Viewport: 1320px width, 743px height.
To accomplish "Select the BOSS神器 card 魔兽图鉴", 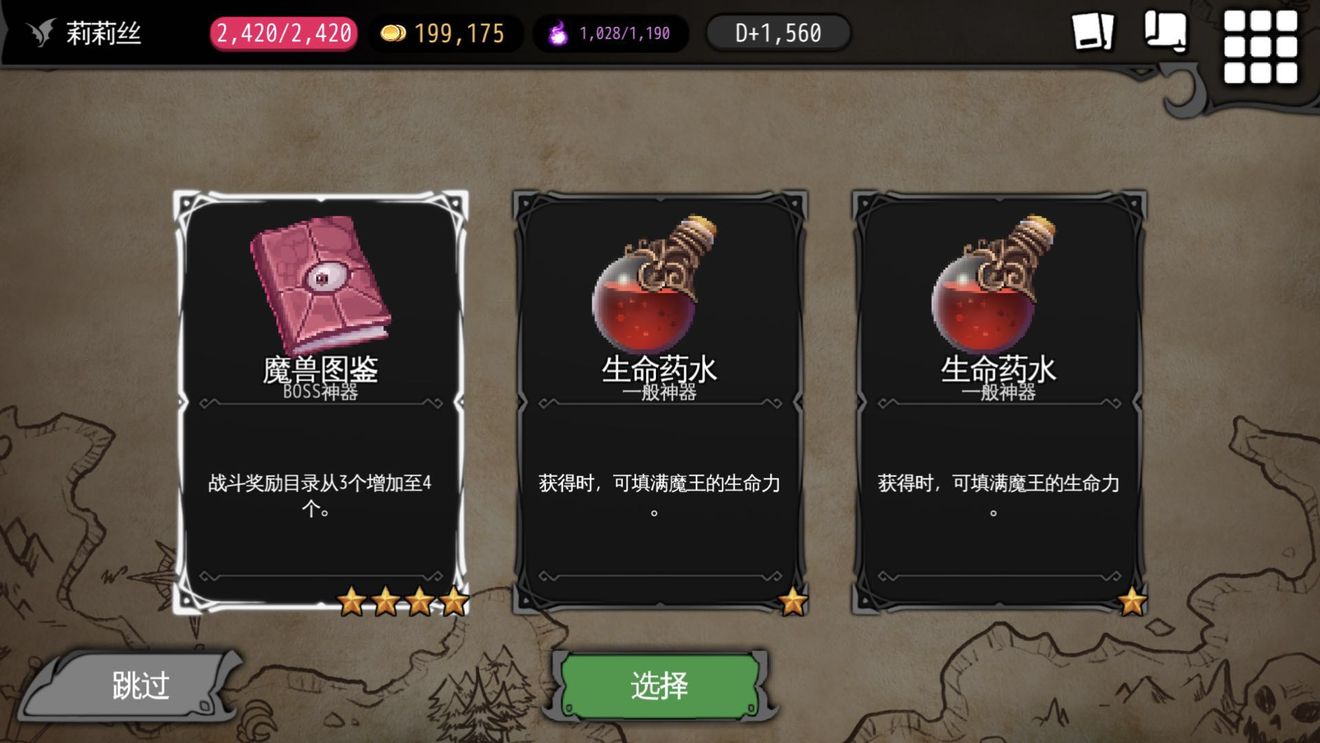I will (x=322, y=400).
